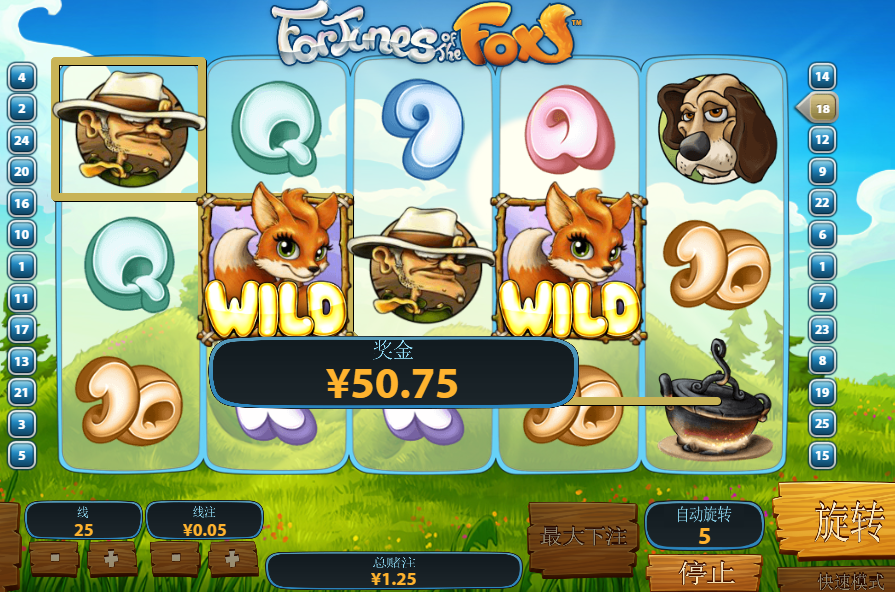Decrease the number of lines (线)
Viewport: 895px width, 592px height.
coord(54,558)
